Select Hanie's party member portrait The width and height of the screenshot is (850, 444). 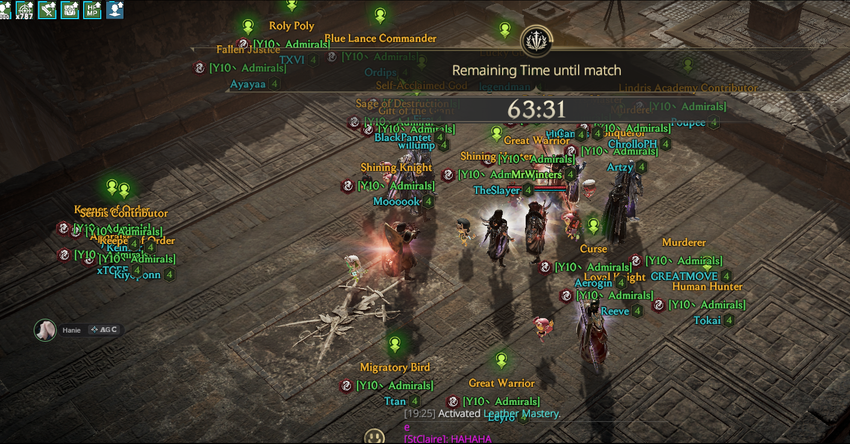tap(45, 329)
